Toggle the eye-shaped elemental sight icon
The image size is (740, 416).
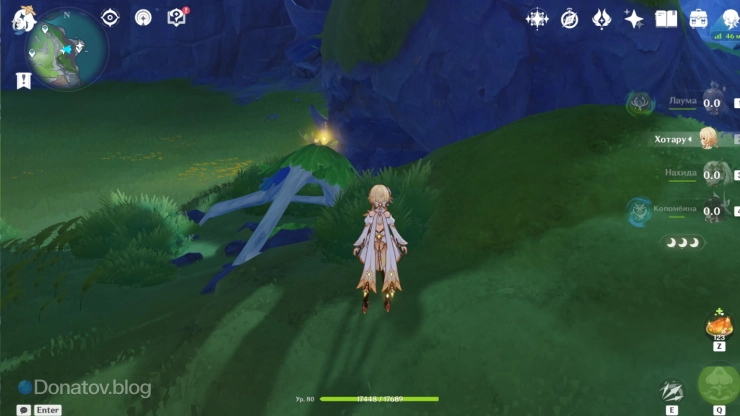(110, 18)
